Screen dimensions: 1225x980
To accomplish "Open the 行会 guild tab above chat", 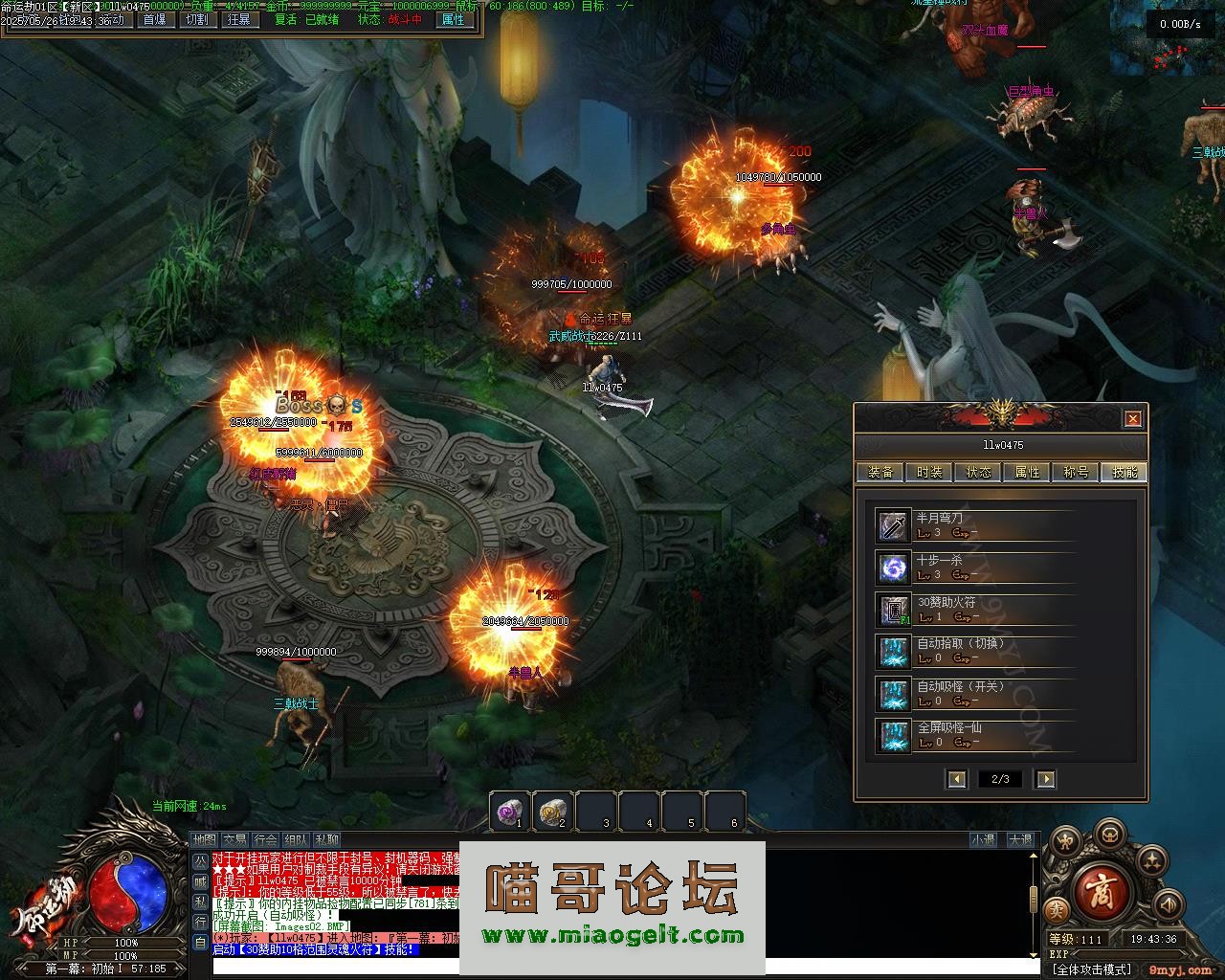I will [265, 840].
